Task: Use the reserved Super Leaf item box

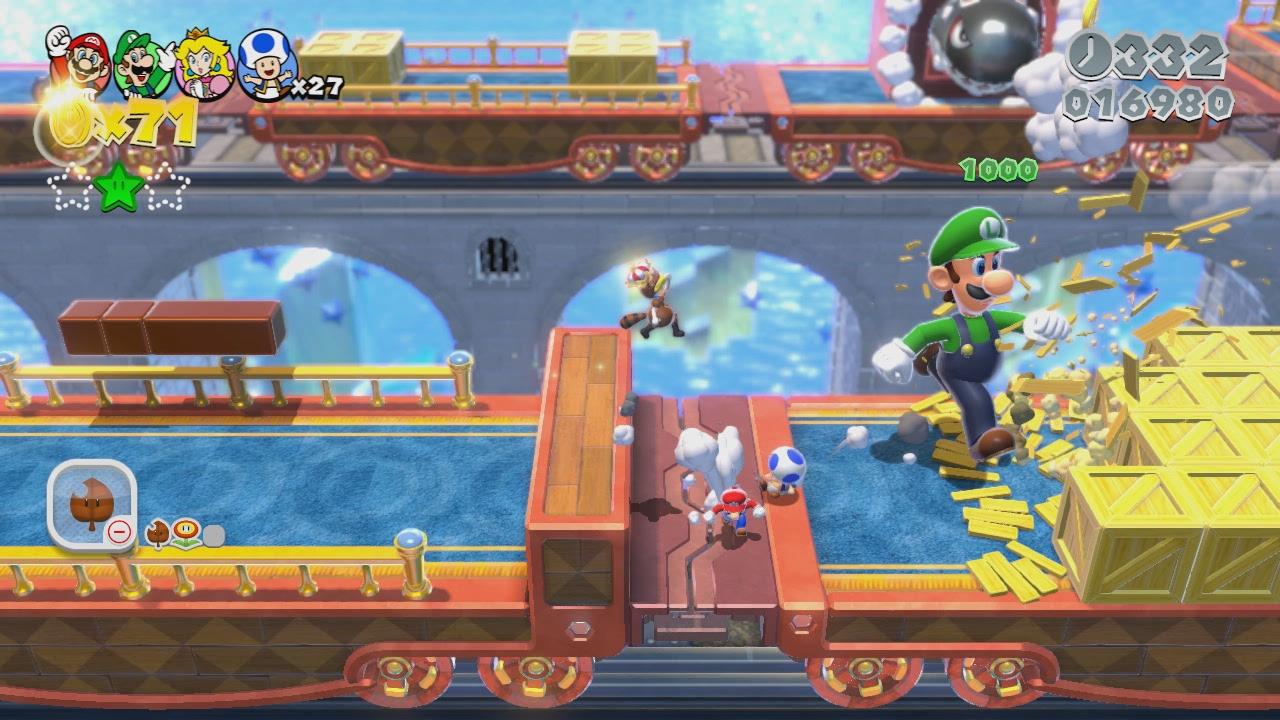Action: [91, 505]
